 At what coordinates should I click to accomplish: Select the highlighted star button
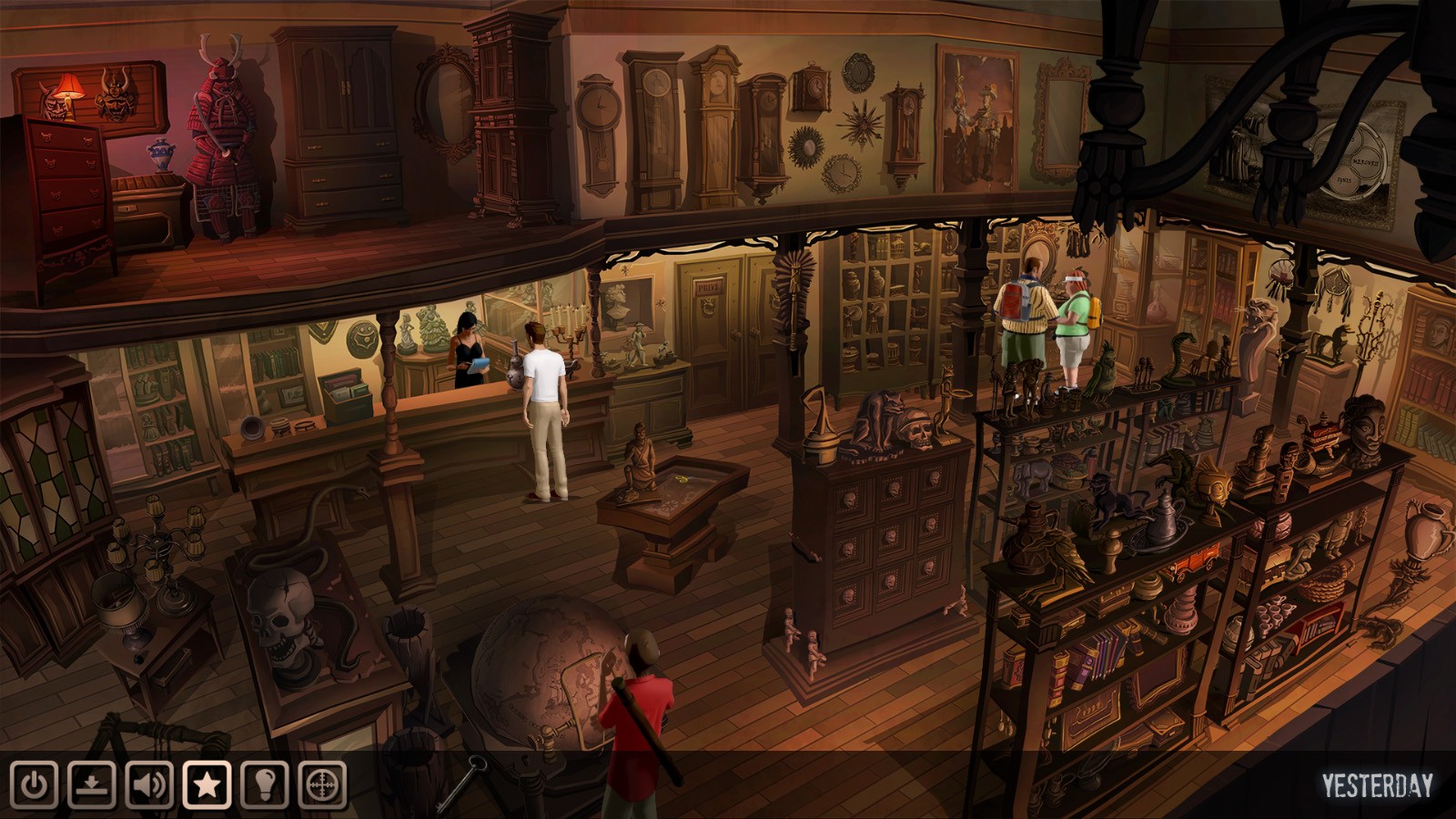[207, 784]
